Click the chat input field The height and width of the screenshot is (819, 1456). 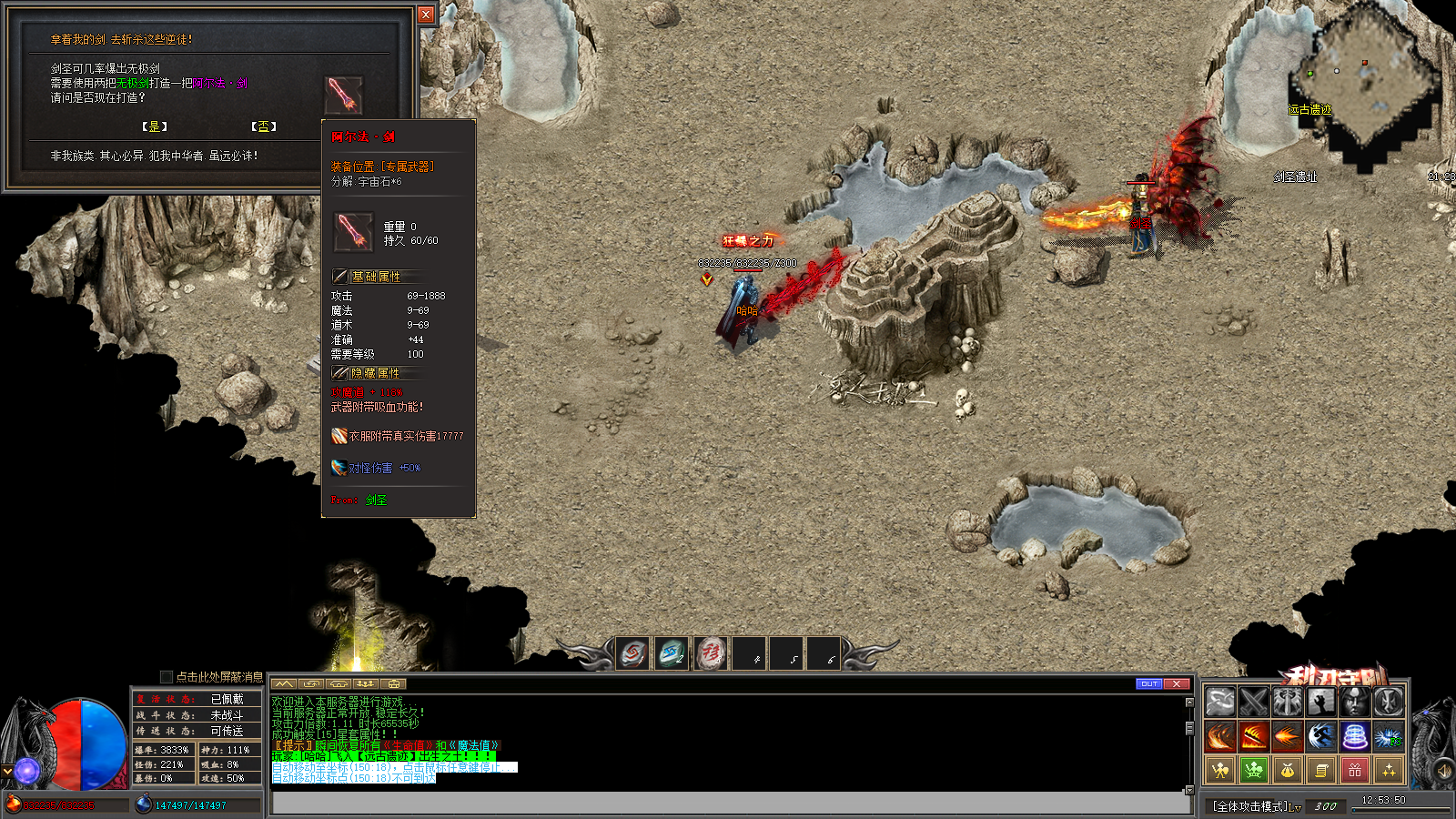tap(730, 804)
